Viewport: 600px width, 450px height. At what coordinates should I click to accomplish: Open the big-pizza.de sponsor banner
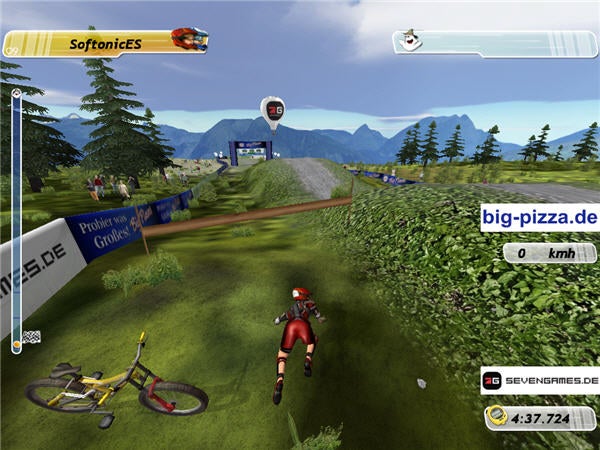[x=538, y=217]
